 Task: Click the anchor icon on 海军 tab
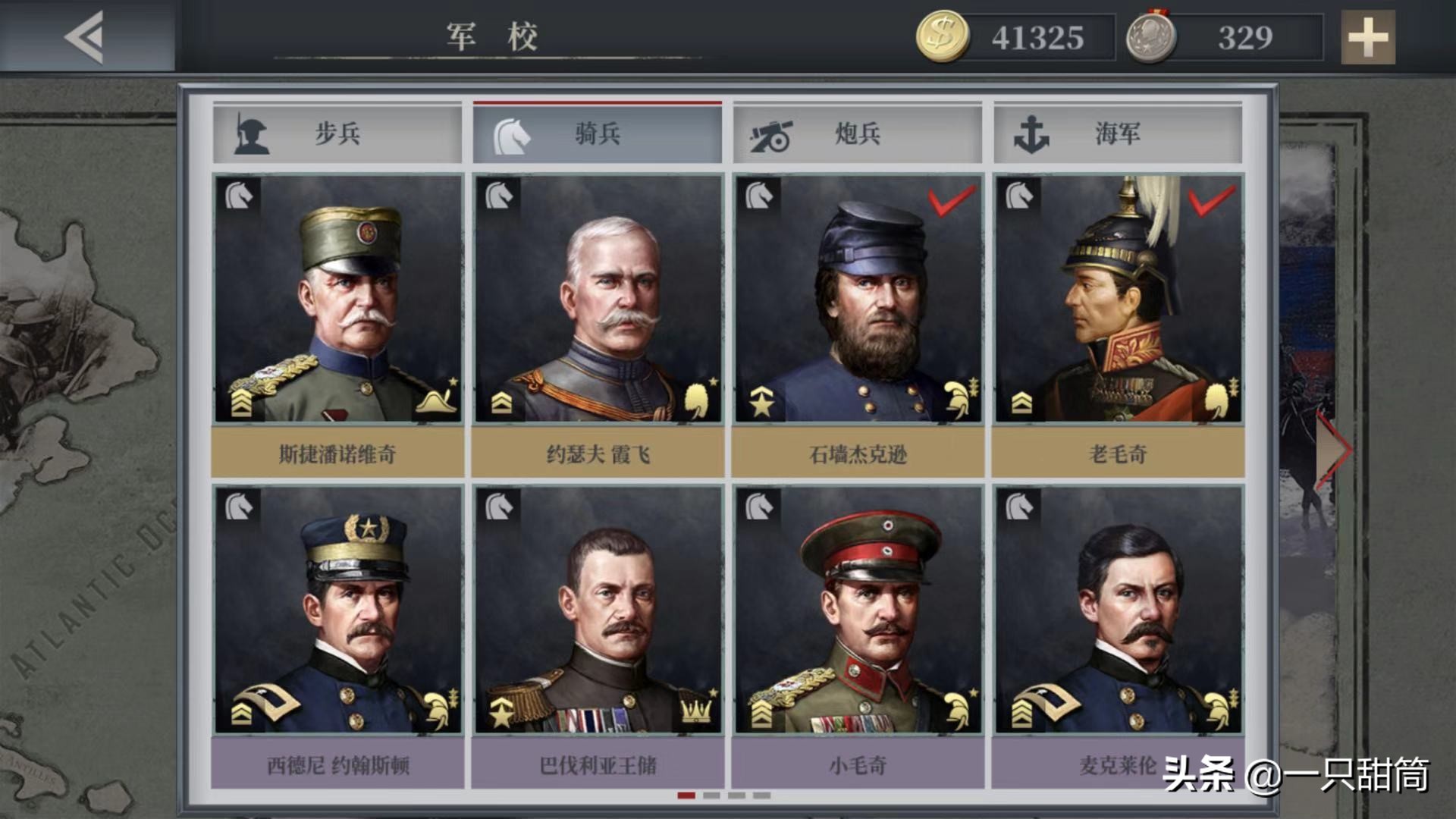point(1031,135)
